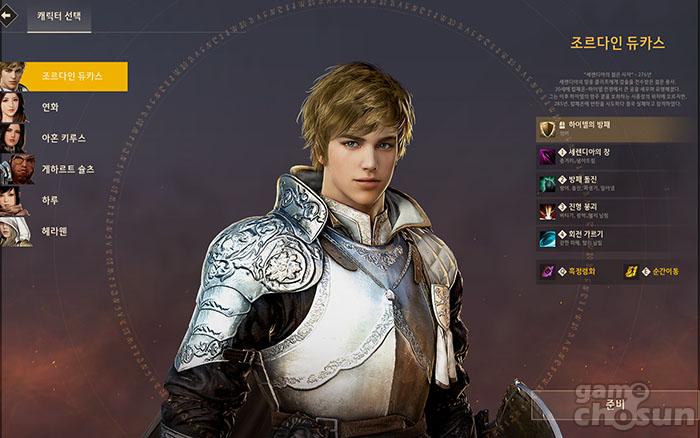Pick the character 게하르트 슐츠
This screenshot has width=700, height=438.
tap(66, 169)
